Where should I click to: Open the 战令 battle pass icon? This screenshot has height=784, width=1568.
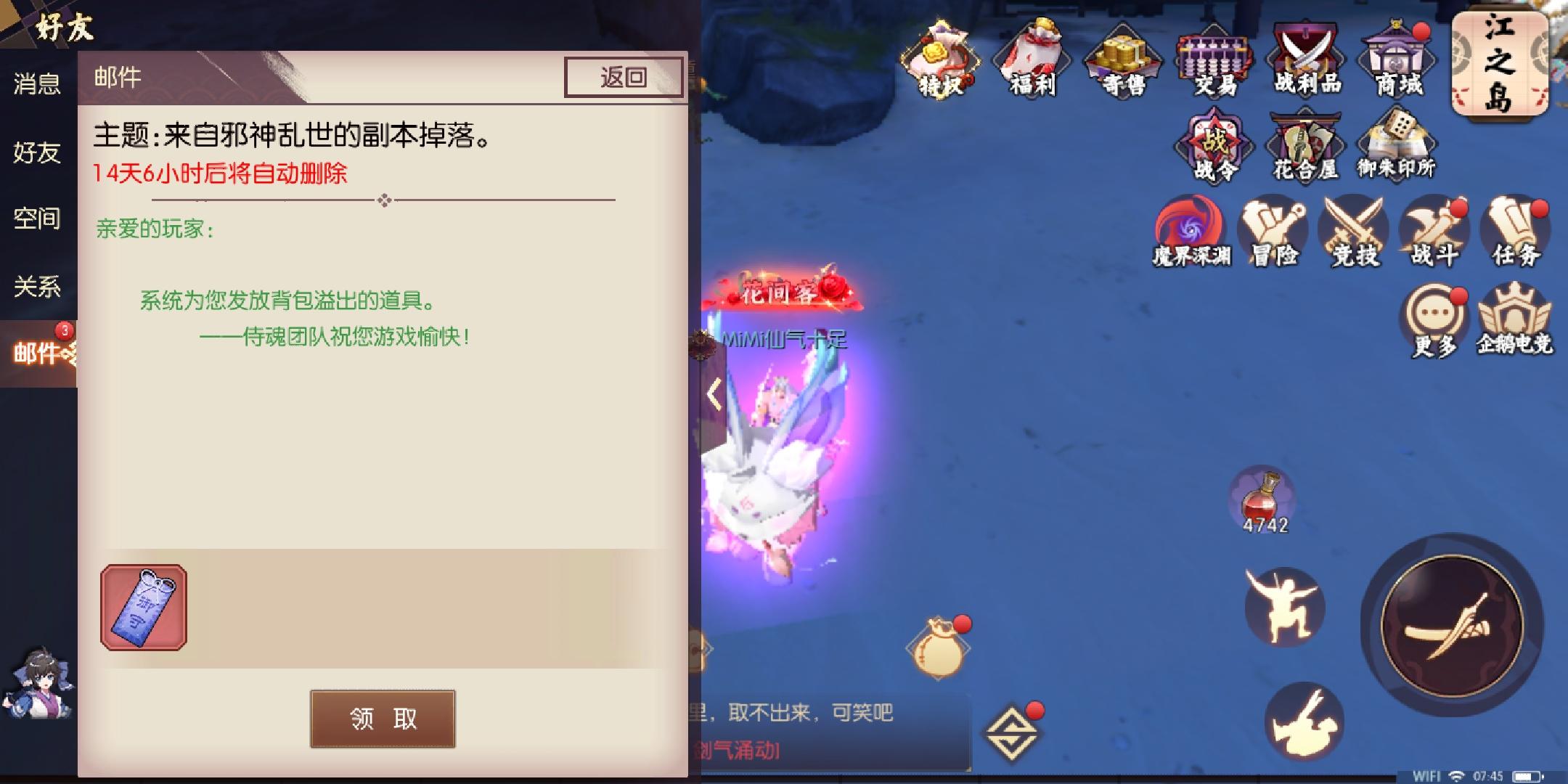pyautogui.click(x=1214, y=145)
